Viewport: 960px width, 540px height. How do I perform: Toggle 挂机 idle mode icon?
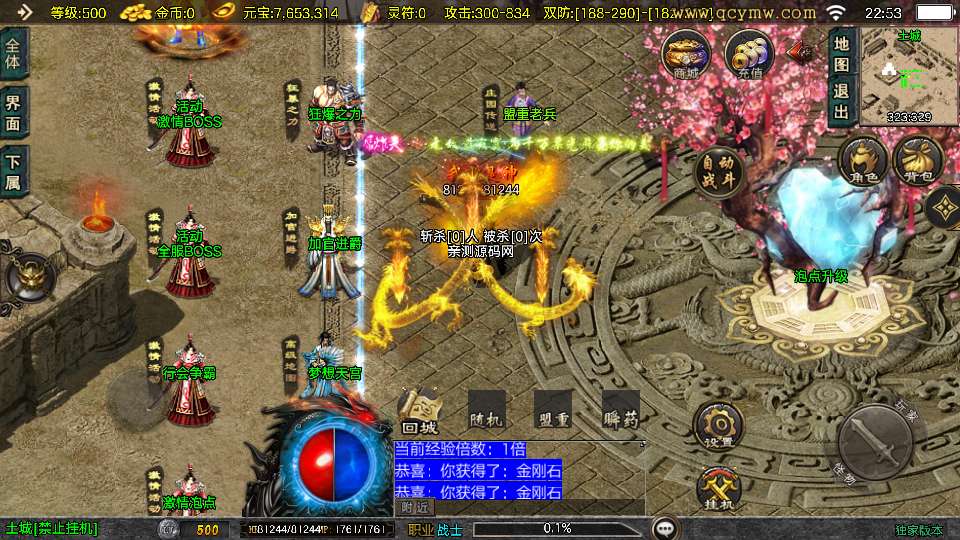(718, 490)
